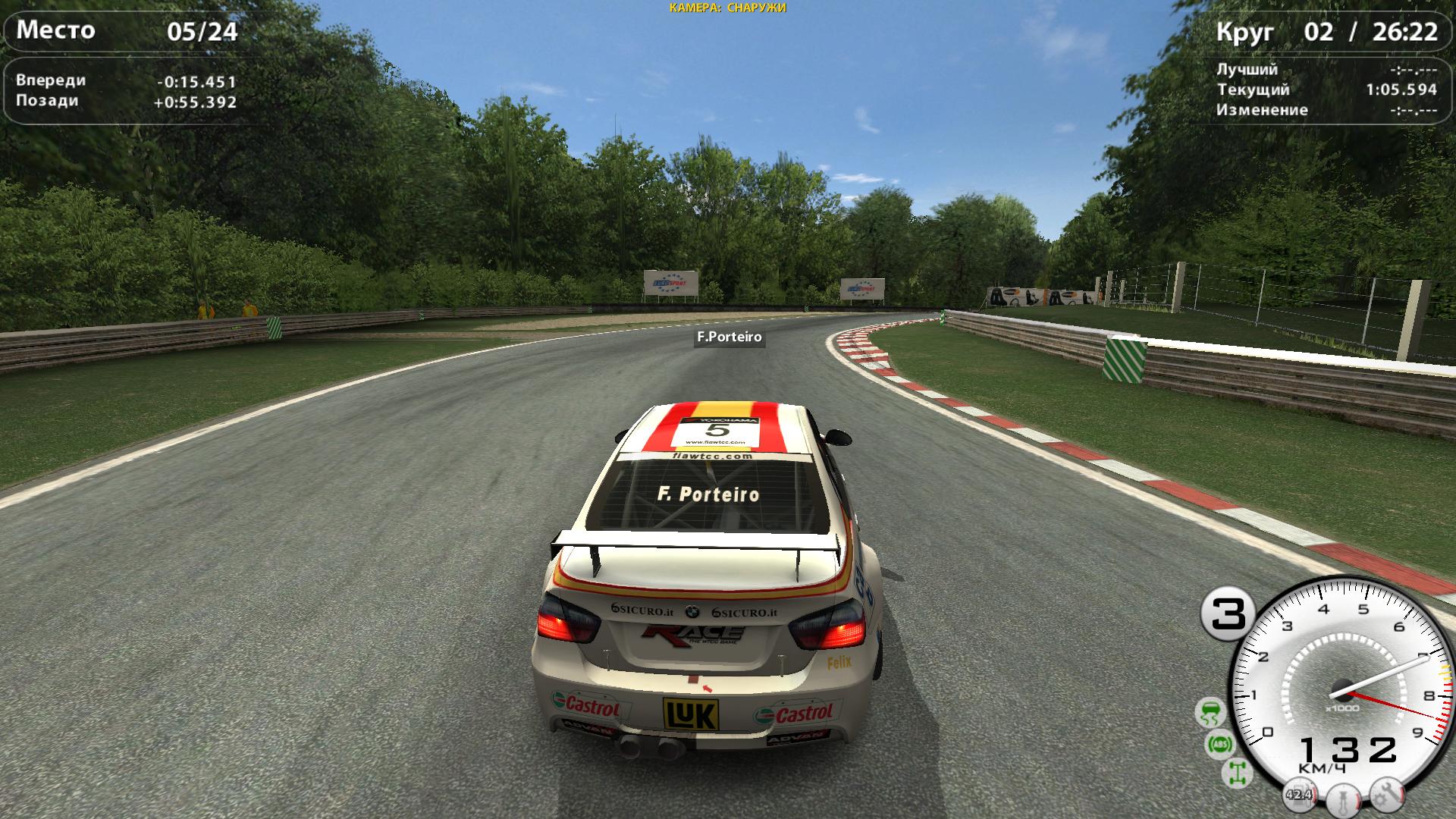Screen dimensions: 1456x819
Task: Click the traction control assist icon
Action: point(1210,713)
